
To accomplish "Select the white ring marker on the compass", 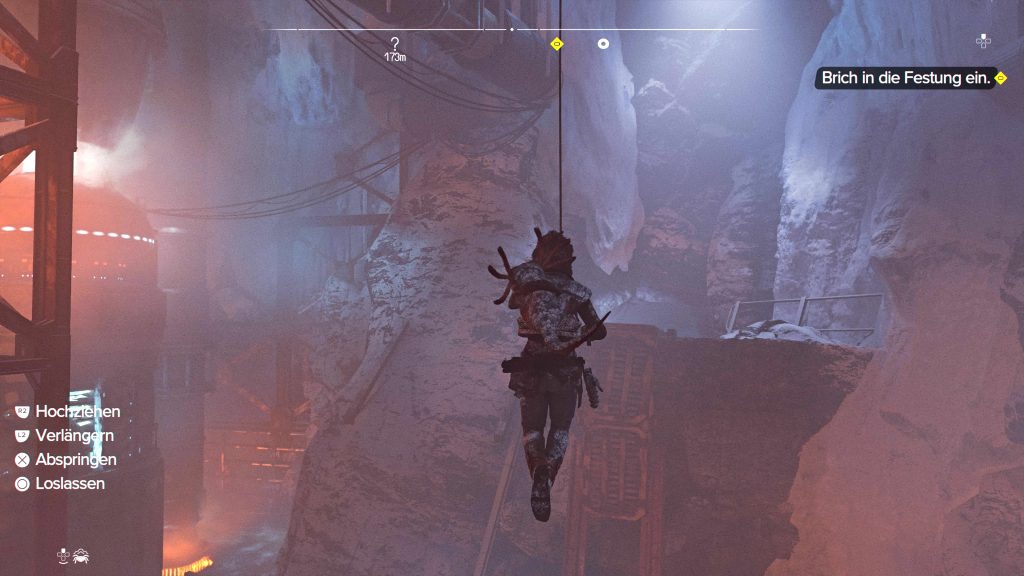I will click(603, 44).
